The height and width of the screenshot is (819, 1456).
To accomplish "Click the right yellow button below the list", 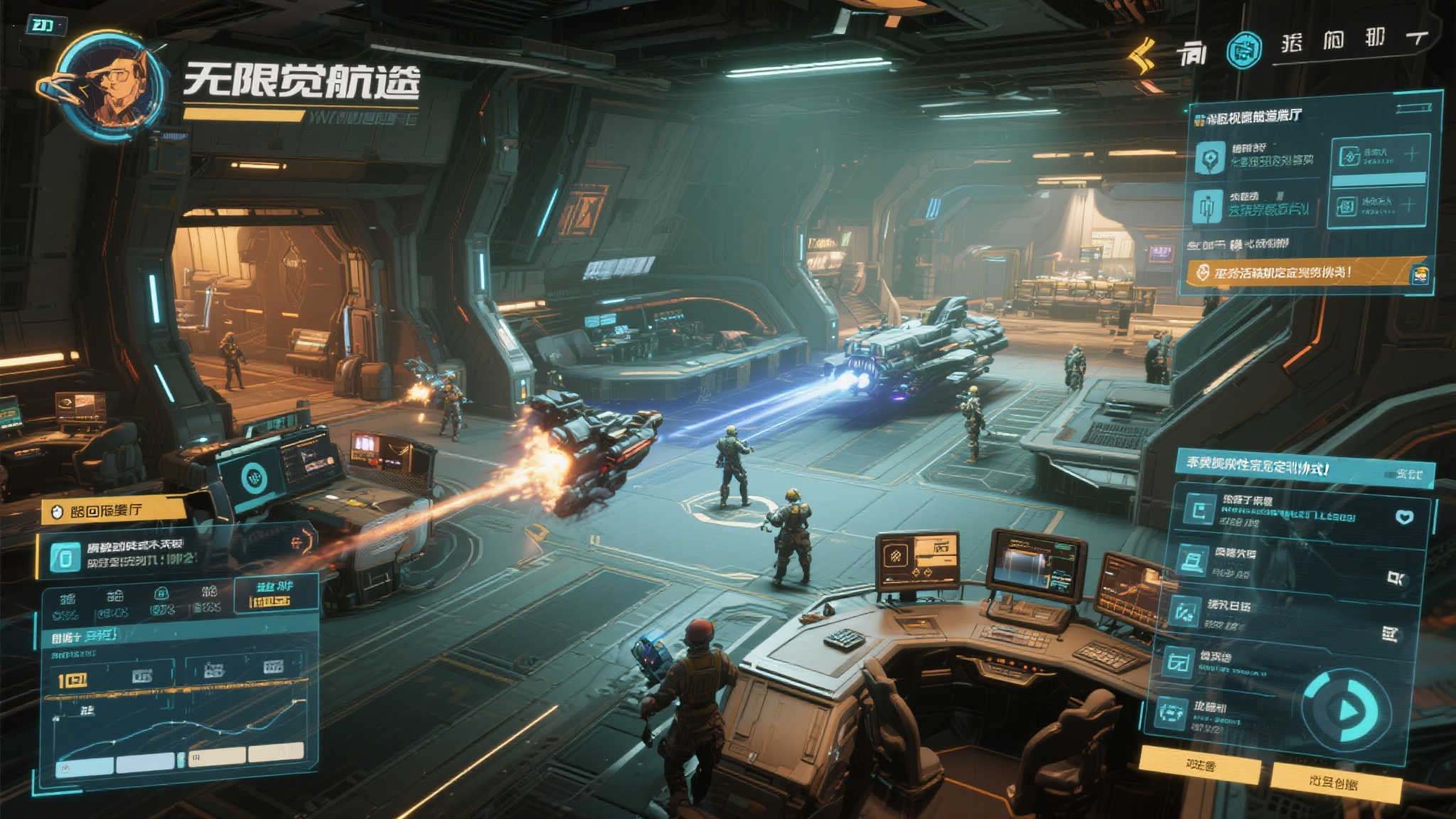I will point(1334,782).
